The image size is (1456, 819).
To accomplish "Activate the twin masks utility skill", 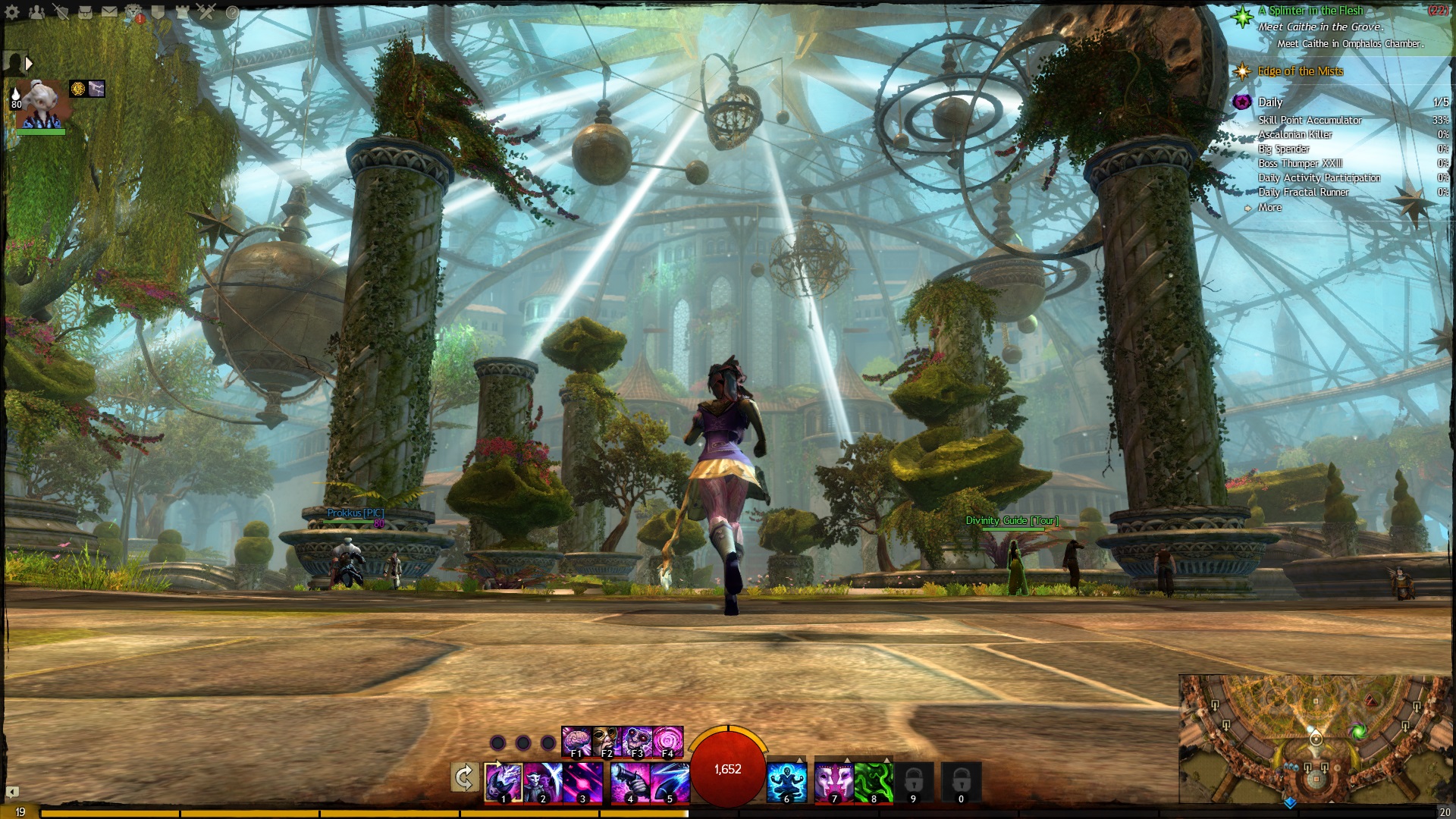I will 833,782.
